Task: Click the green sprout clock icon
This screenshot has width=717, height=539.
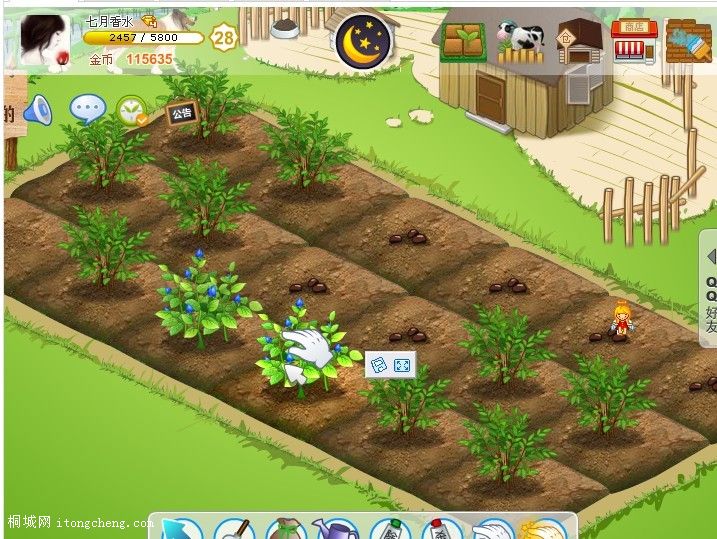Action: point(131,111)
